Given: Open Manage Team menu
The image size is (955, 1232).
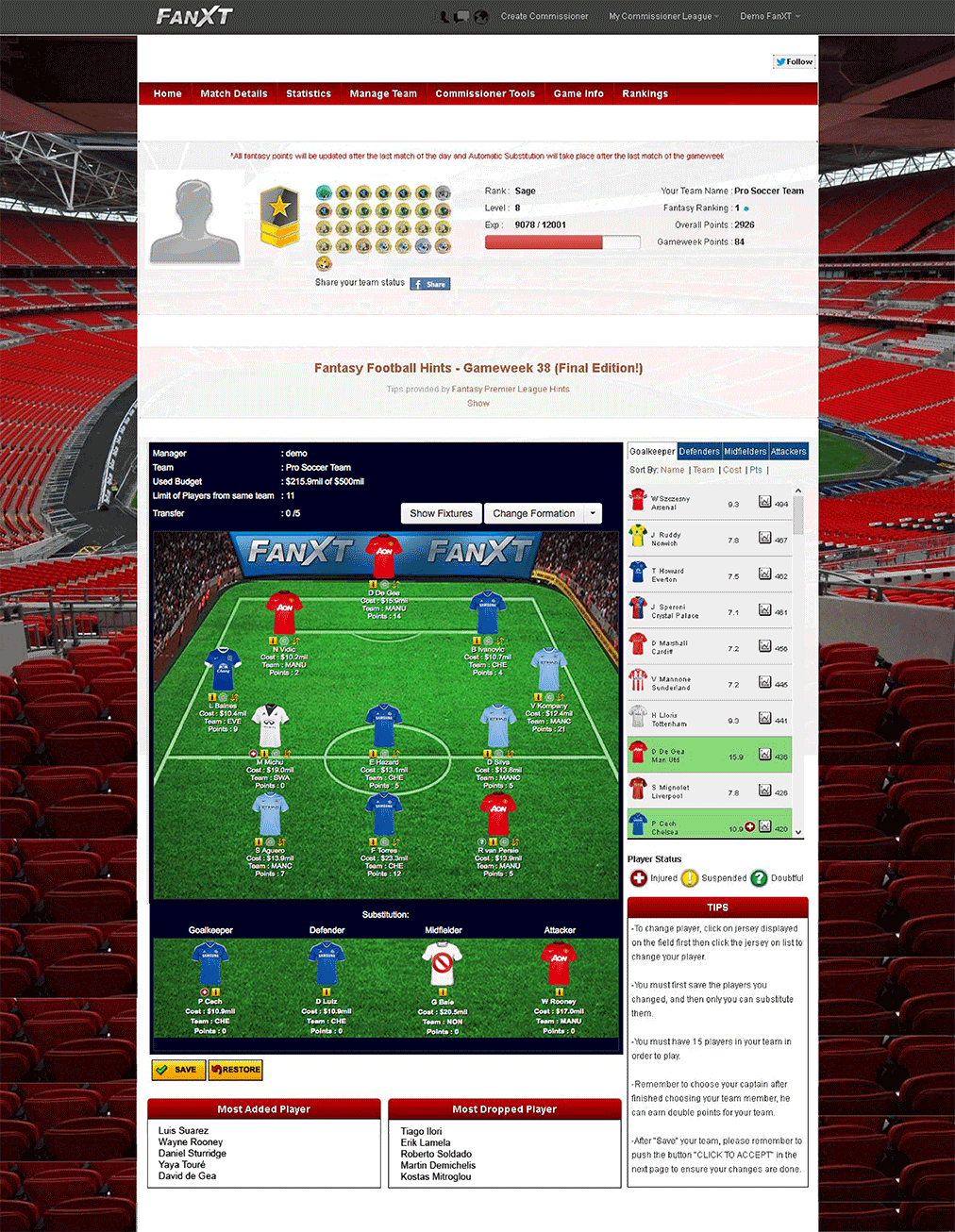Looking at the screenshot, I should 383,93.
